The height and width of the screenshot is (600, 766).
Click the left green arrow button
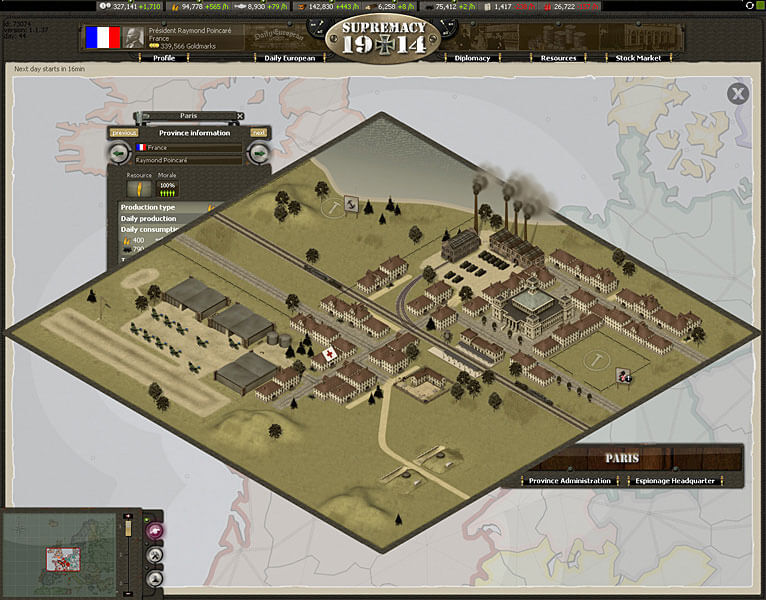(x=119, y=153)
